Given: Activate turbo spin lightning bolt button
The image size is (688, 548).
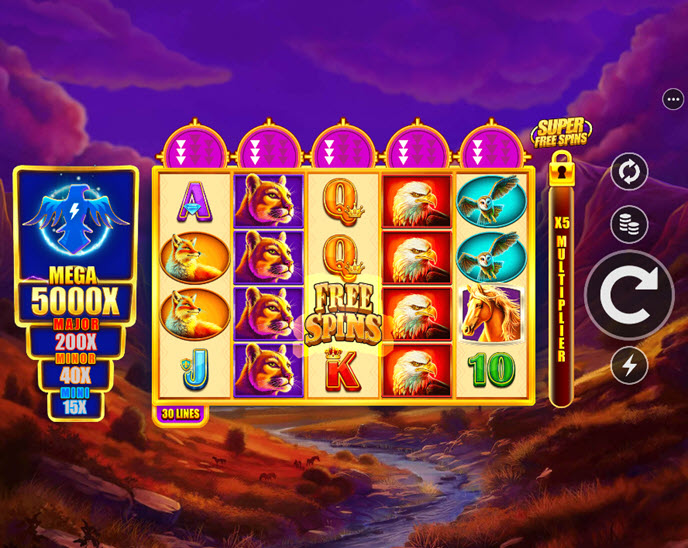Looking at the screenshot, I should [629, 366].
